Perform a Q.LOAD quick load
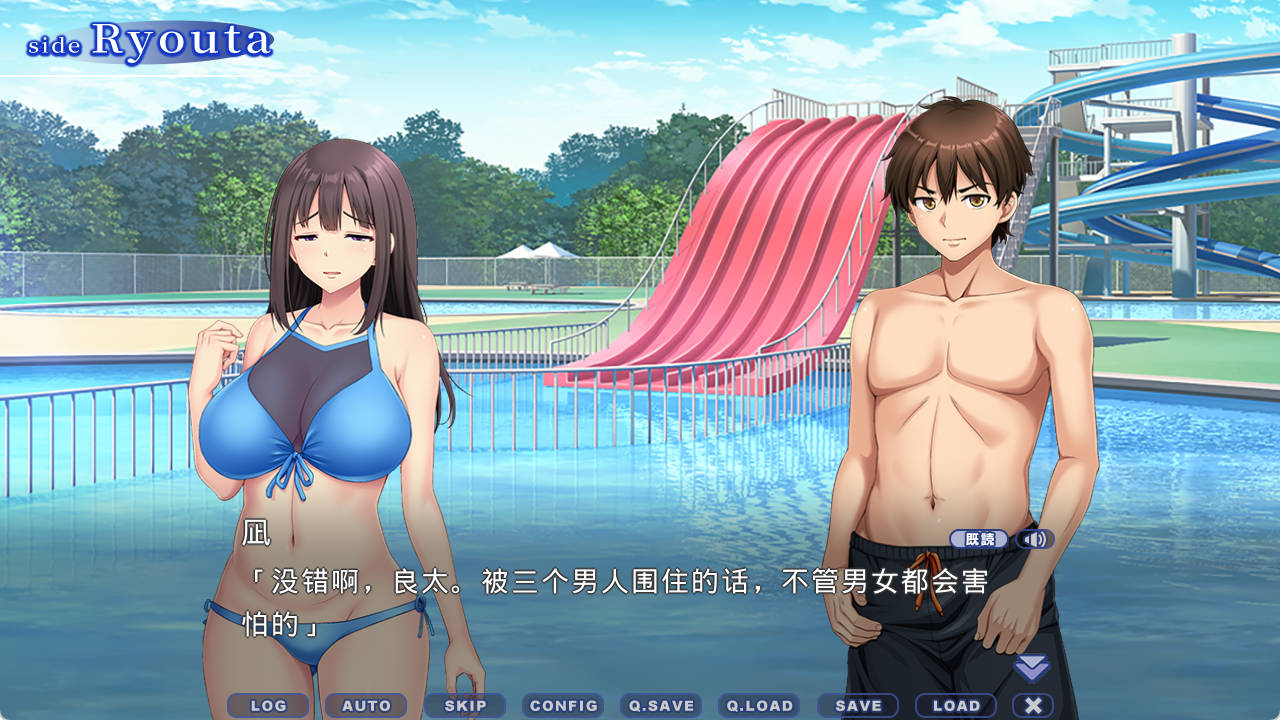1280x720 pixels. pyautogui.click(x=760, y=705)
